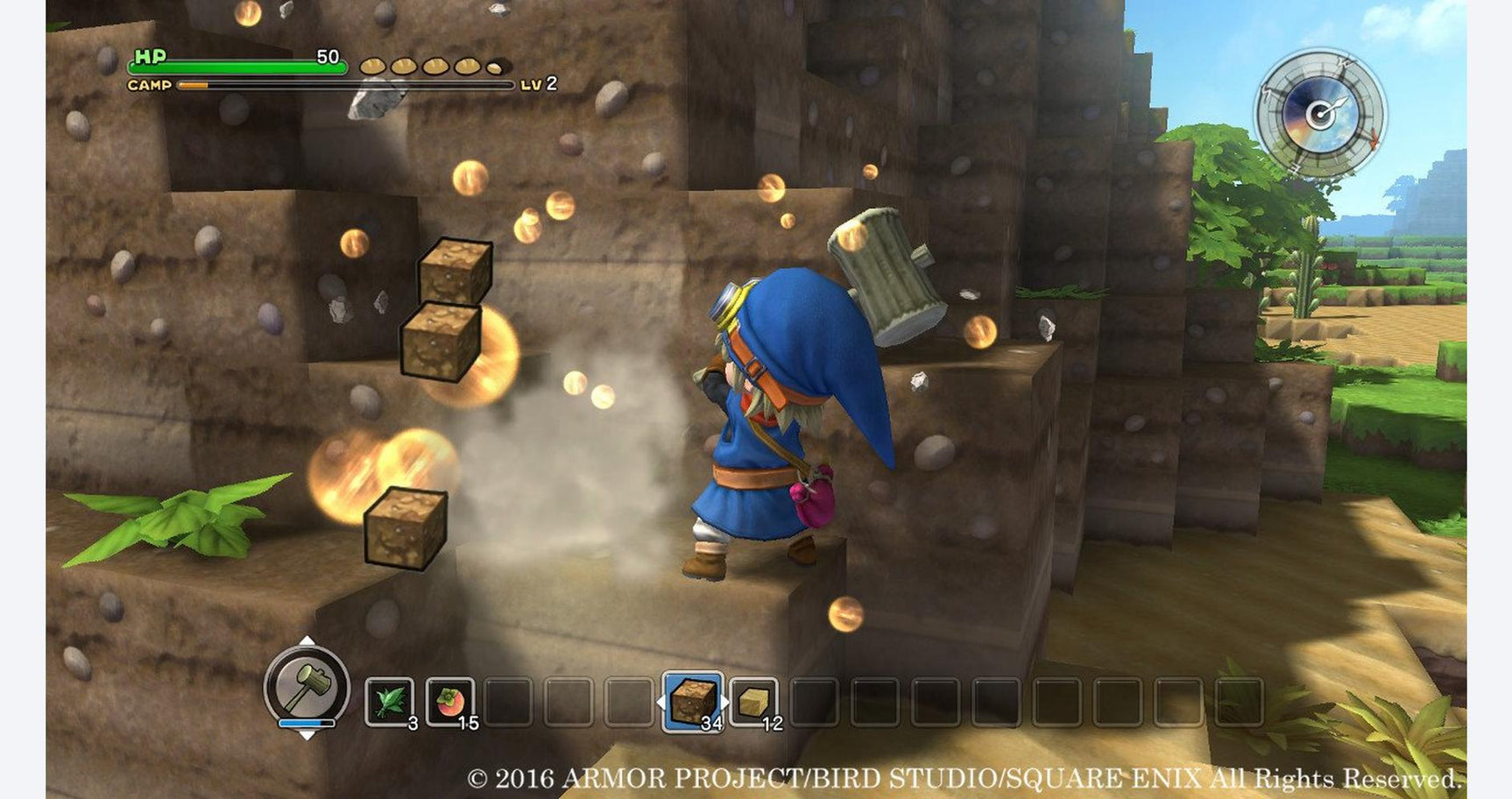Click the half-eaten bread icon at the end
The width and height of the screenshot is (1512, 799).
click(495, 68)
